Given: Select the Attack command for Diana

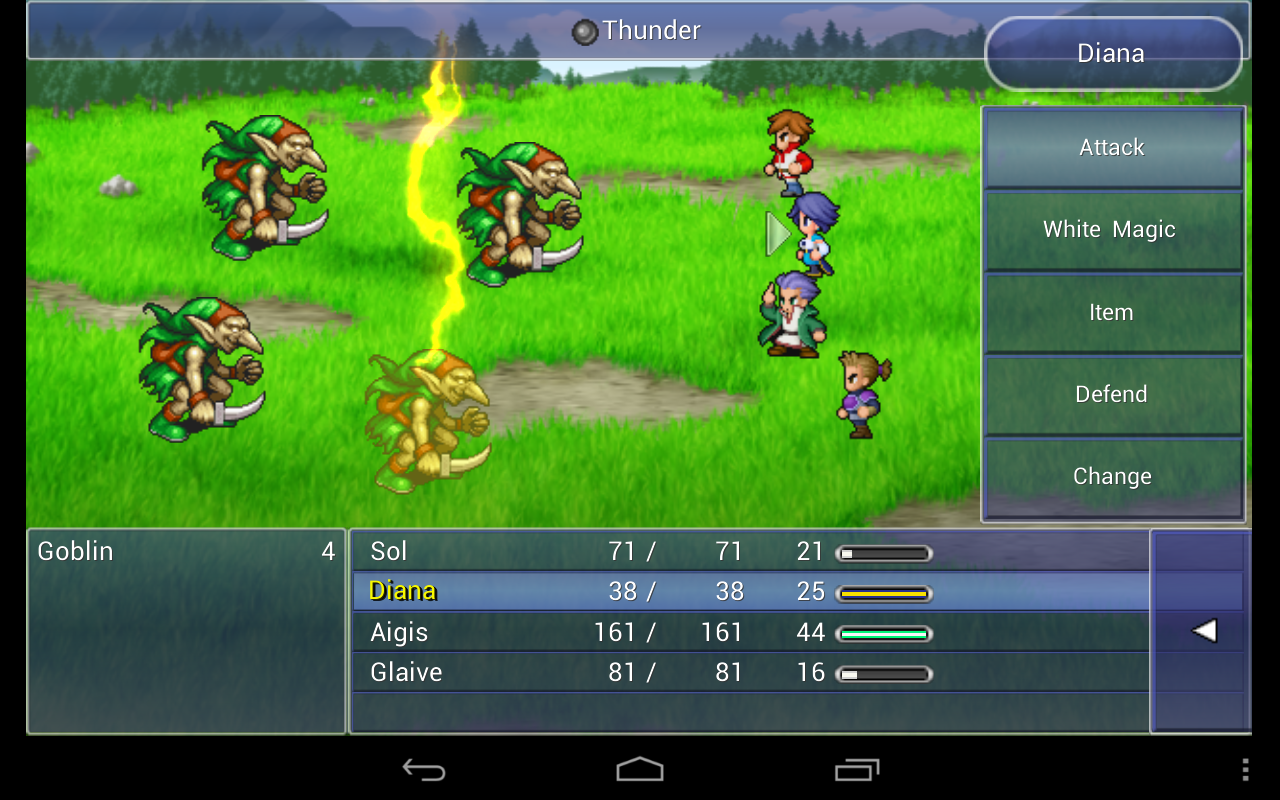Looking at the screenshot, I should [x=1112, y=147].
